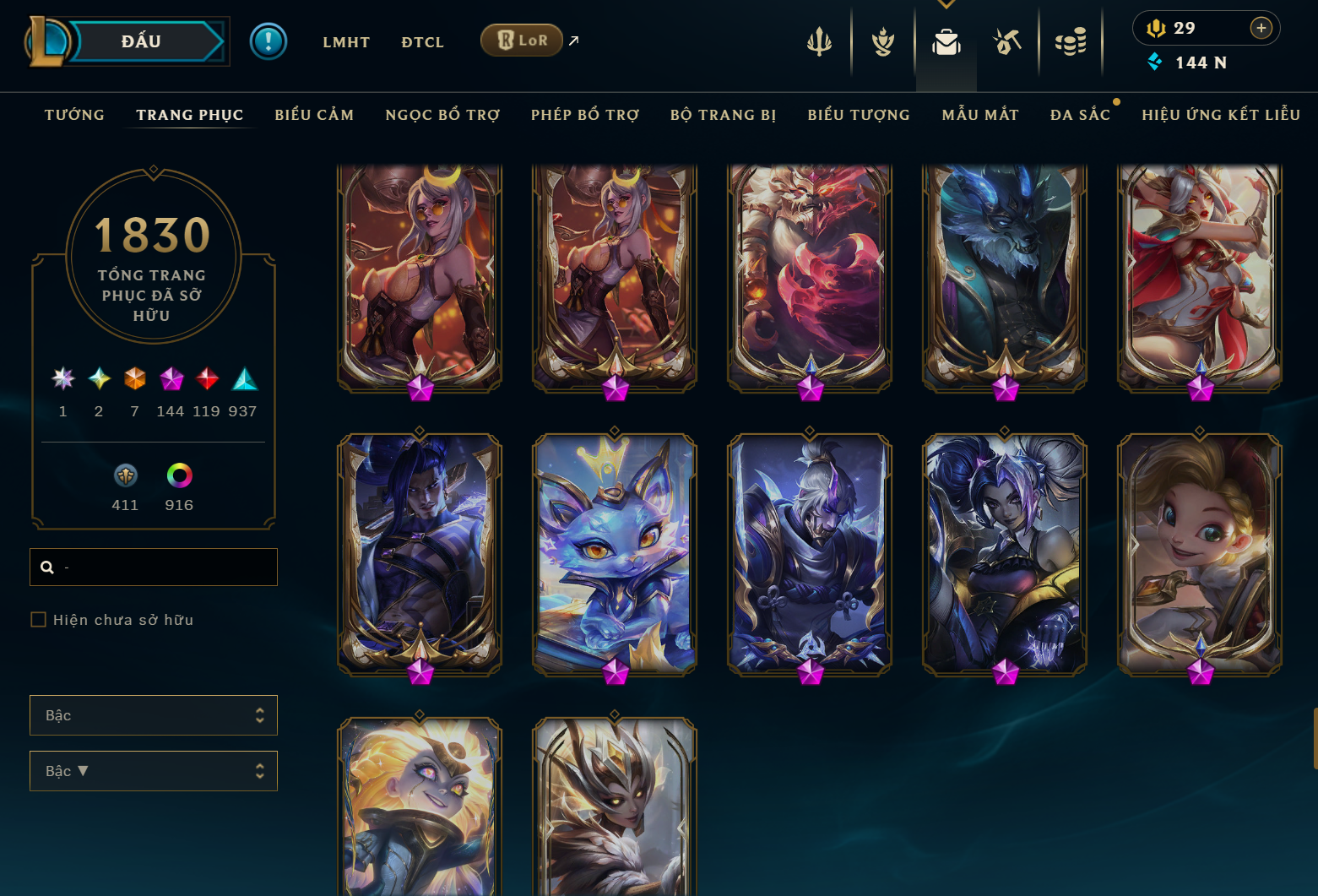This screenshot has height=896, width=1318.
Task: Select the Yuumi skin card thumbnail
Action: (615, 553)
